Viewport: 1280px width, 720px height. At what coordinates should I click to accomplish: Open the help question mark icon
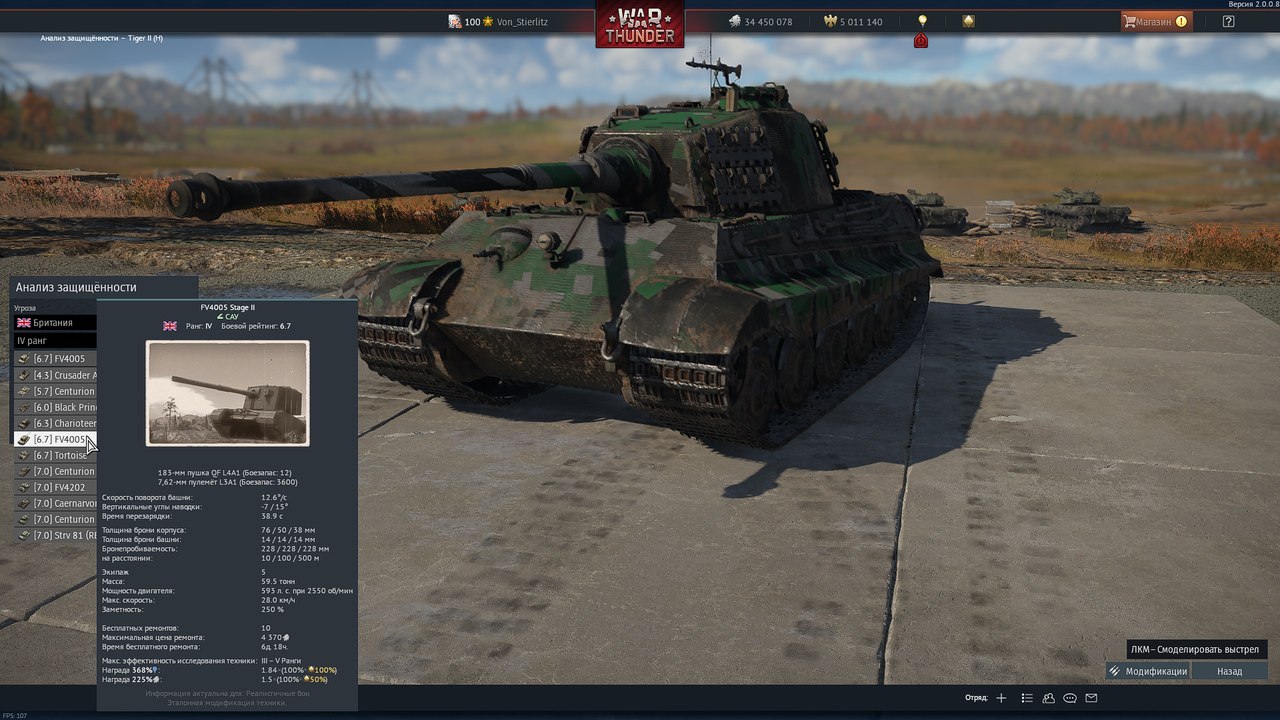[1229, 21]
